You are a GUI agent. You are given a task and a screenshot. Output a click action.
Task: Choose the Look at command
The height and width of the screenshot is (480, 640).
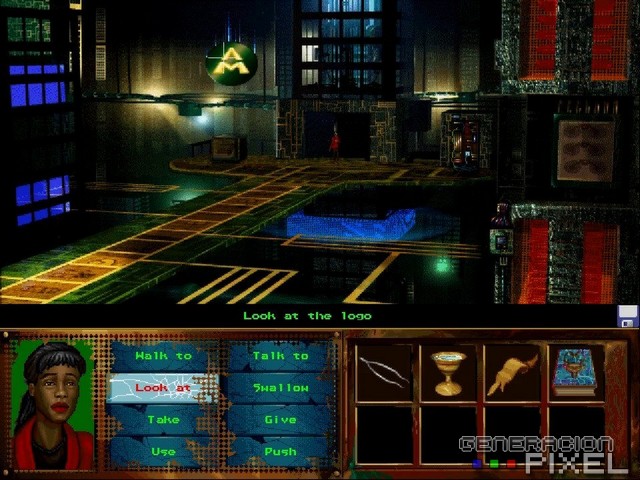point(163,388)
